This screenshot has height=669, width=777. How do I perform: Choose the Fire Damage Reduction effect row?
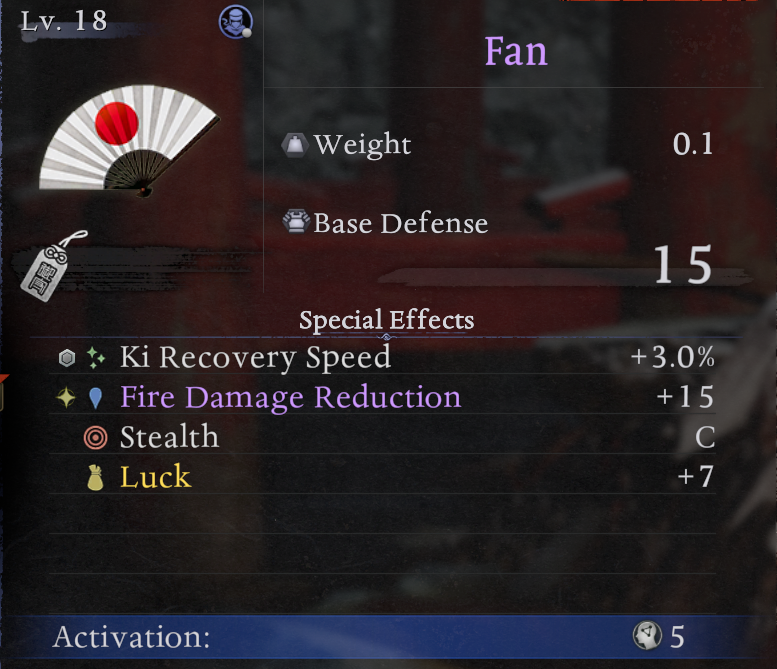tap(386, 397)
